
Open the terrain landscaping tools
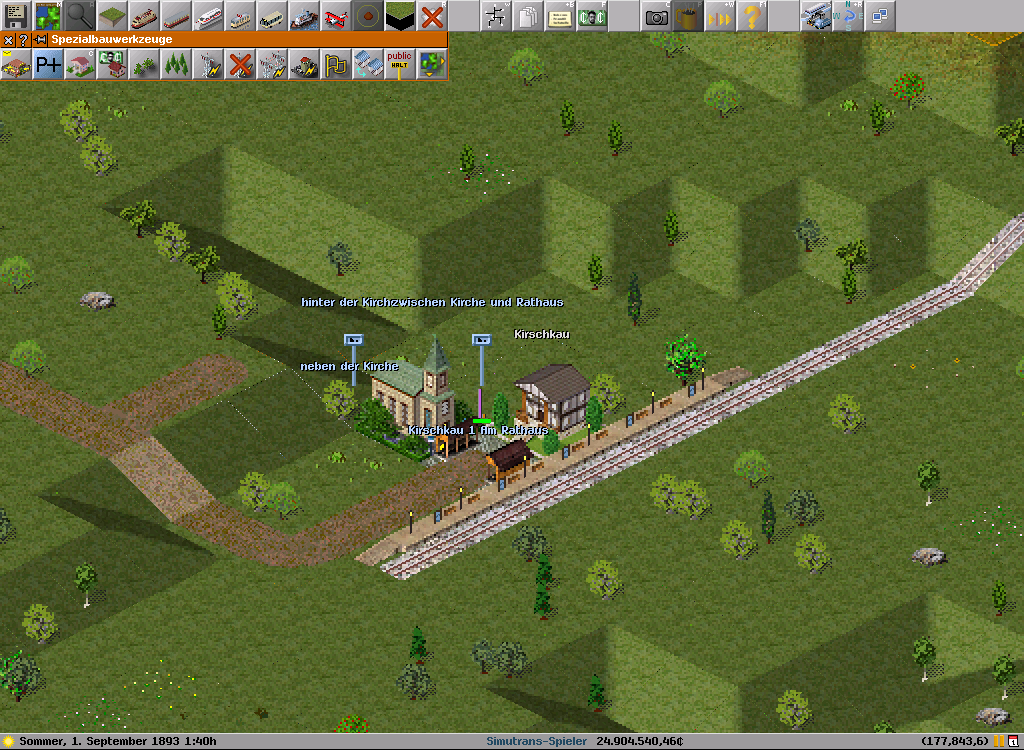point(112,16)
